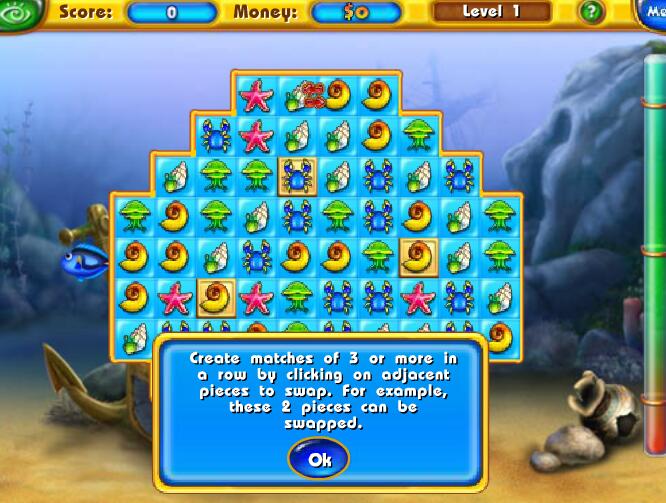Click the green swirl shell button
The width and height of the screenshot is (666, 503).
[21, 11]
